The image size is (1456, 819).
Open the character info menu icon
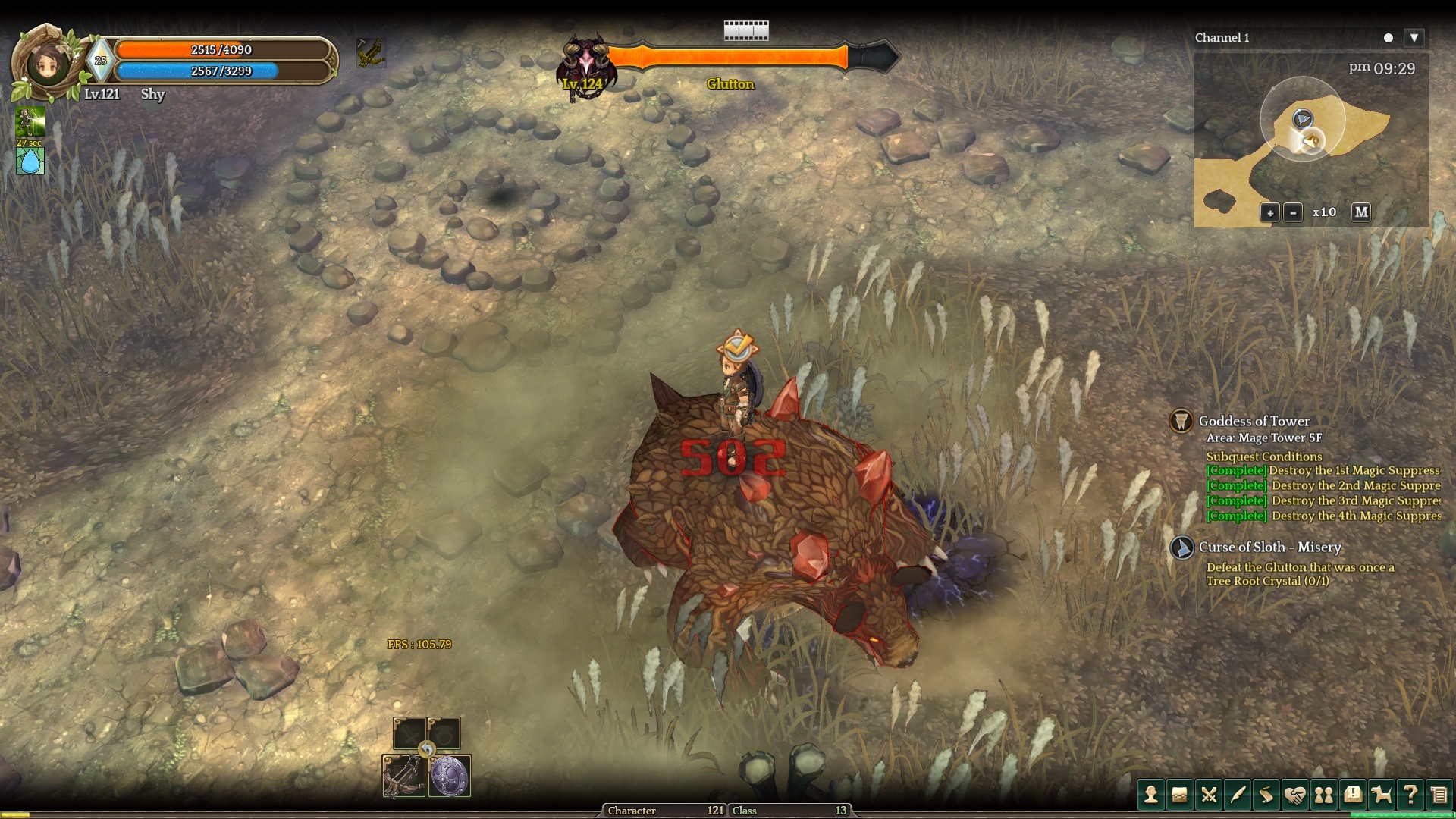pyautogui.click(x=1150, y=795)
